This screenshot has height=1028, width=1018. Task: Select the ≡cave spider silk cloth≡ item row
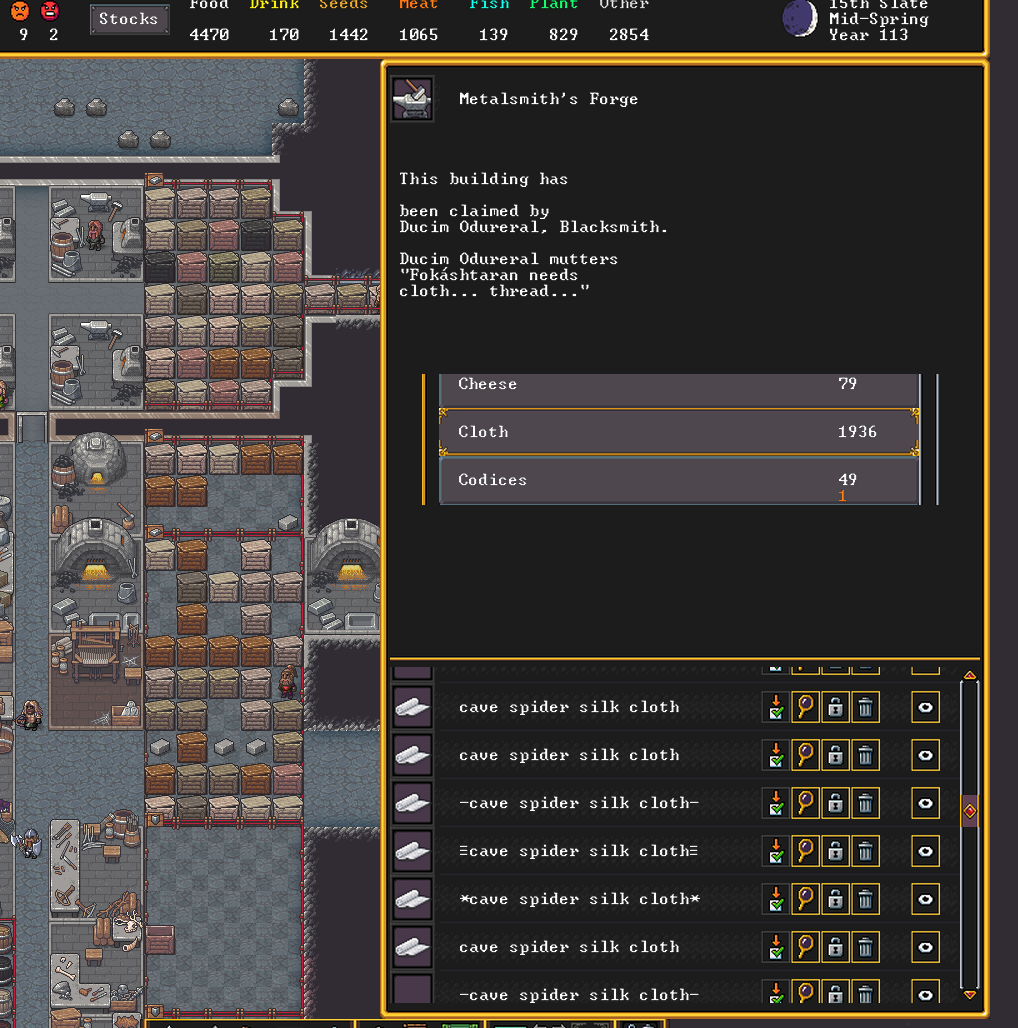[x=578, y=851]
